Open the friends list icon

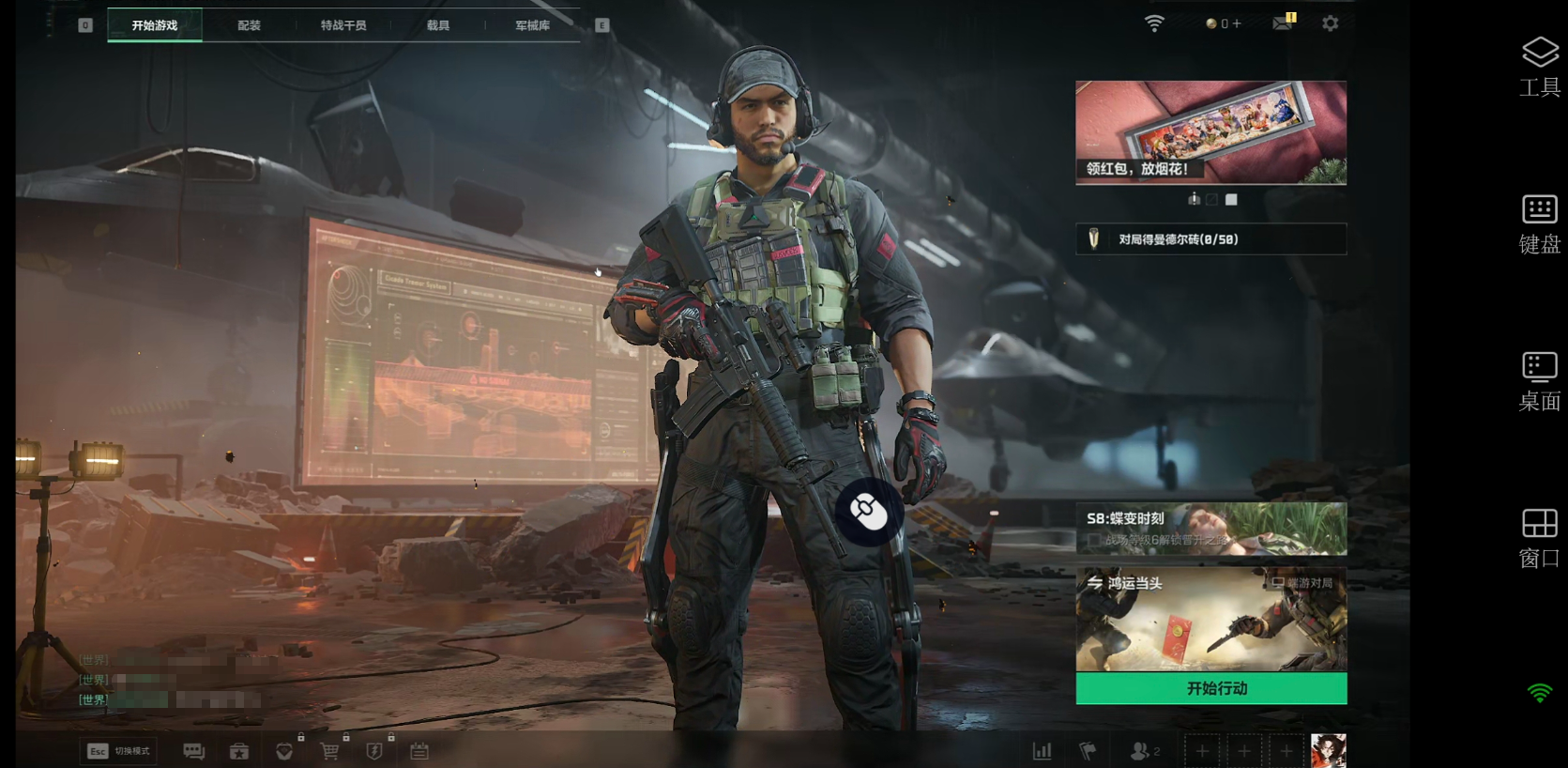(1144, 751)
